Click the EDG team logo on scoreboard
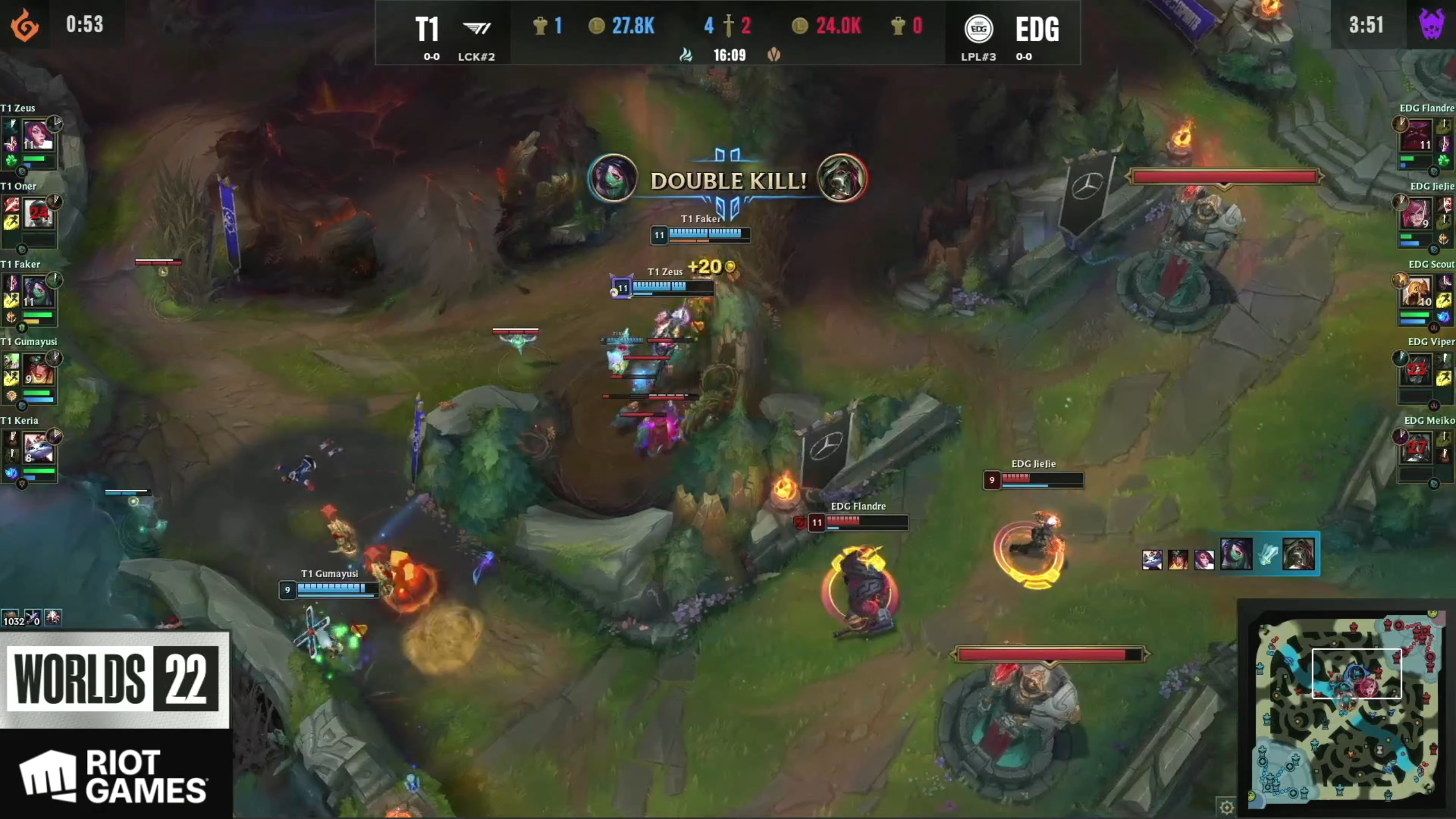Image resolution: width=1456 pixels, height=819 pixels. coord(978,28)
